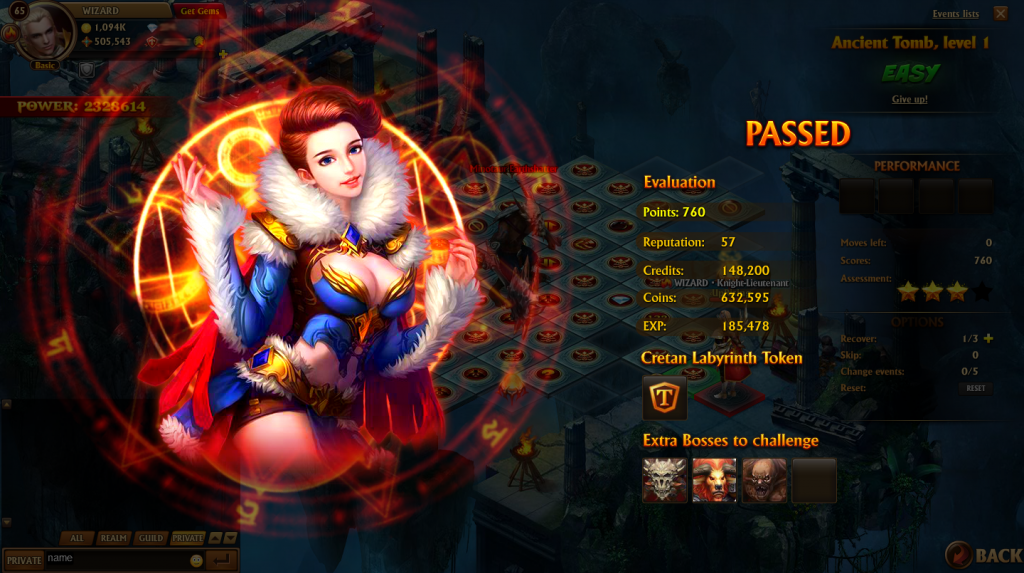Add a recover with the plus button
The image size is (1024, 573).
(989, 338)
